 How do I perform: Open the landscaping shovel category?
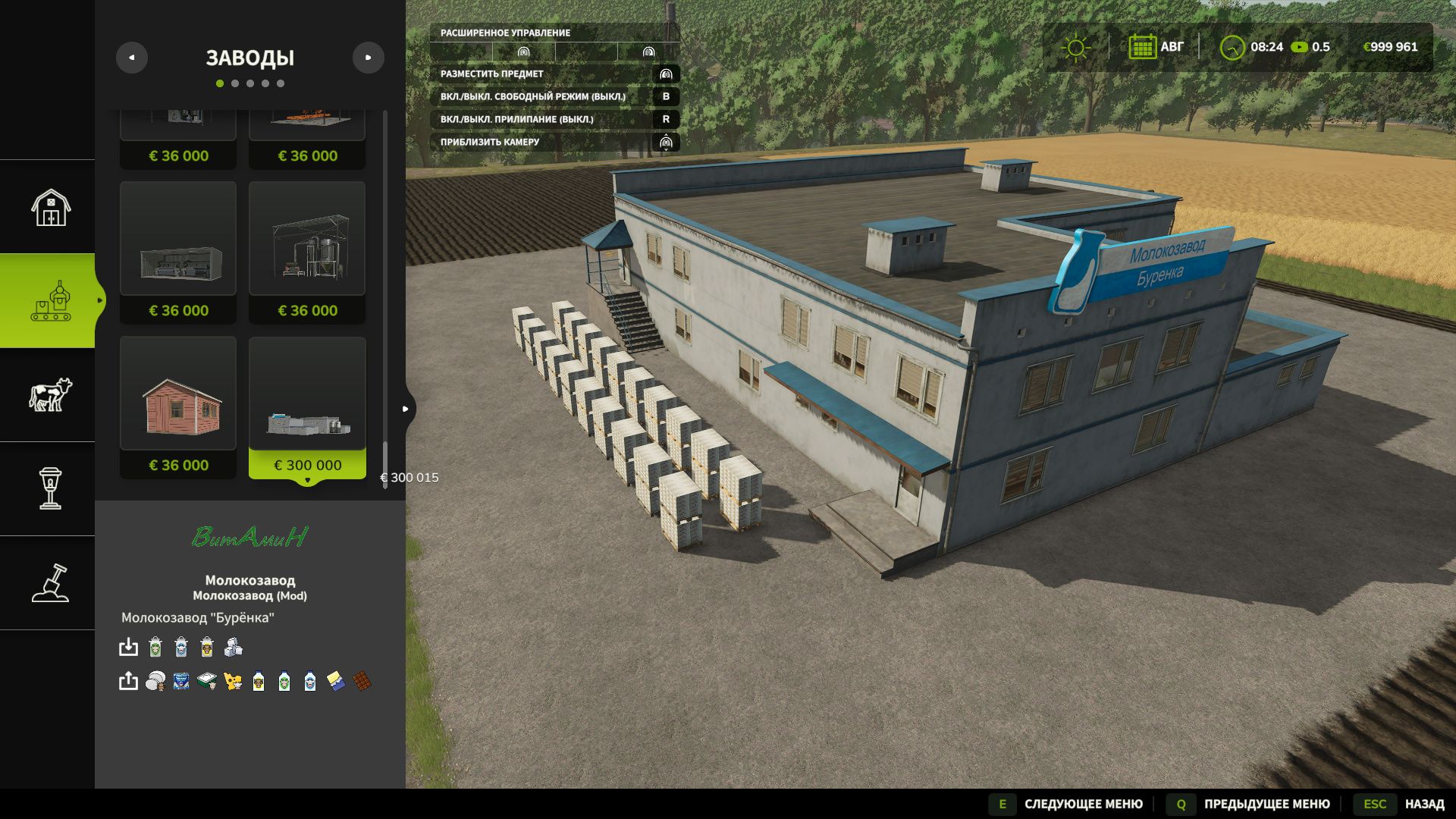coord(50,583)
